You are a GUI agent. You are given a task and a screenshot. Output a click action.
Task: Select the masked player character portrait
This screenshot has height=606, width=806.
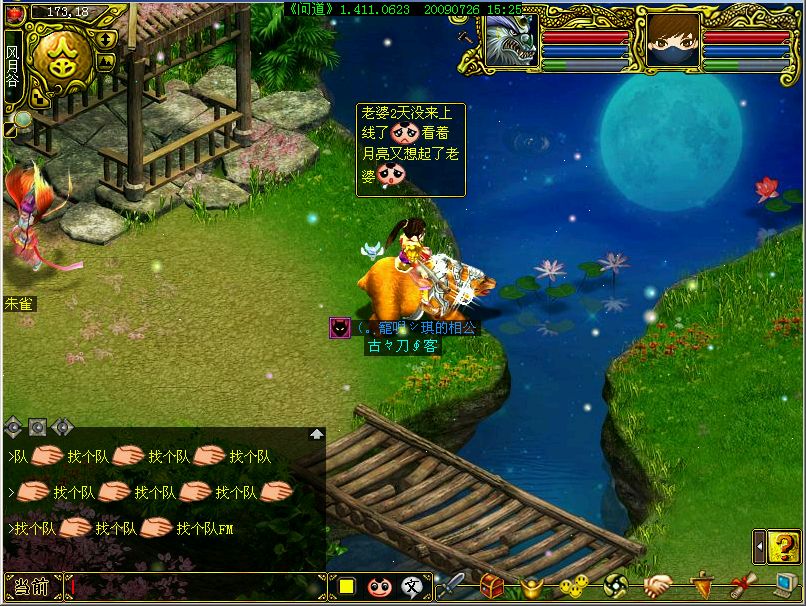672,40
